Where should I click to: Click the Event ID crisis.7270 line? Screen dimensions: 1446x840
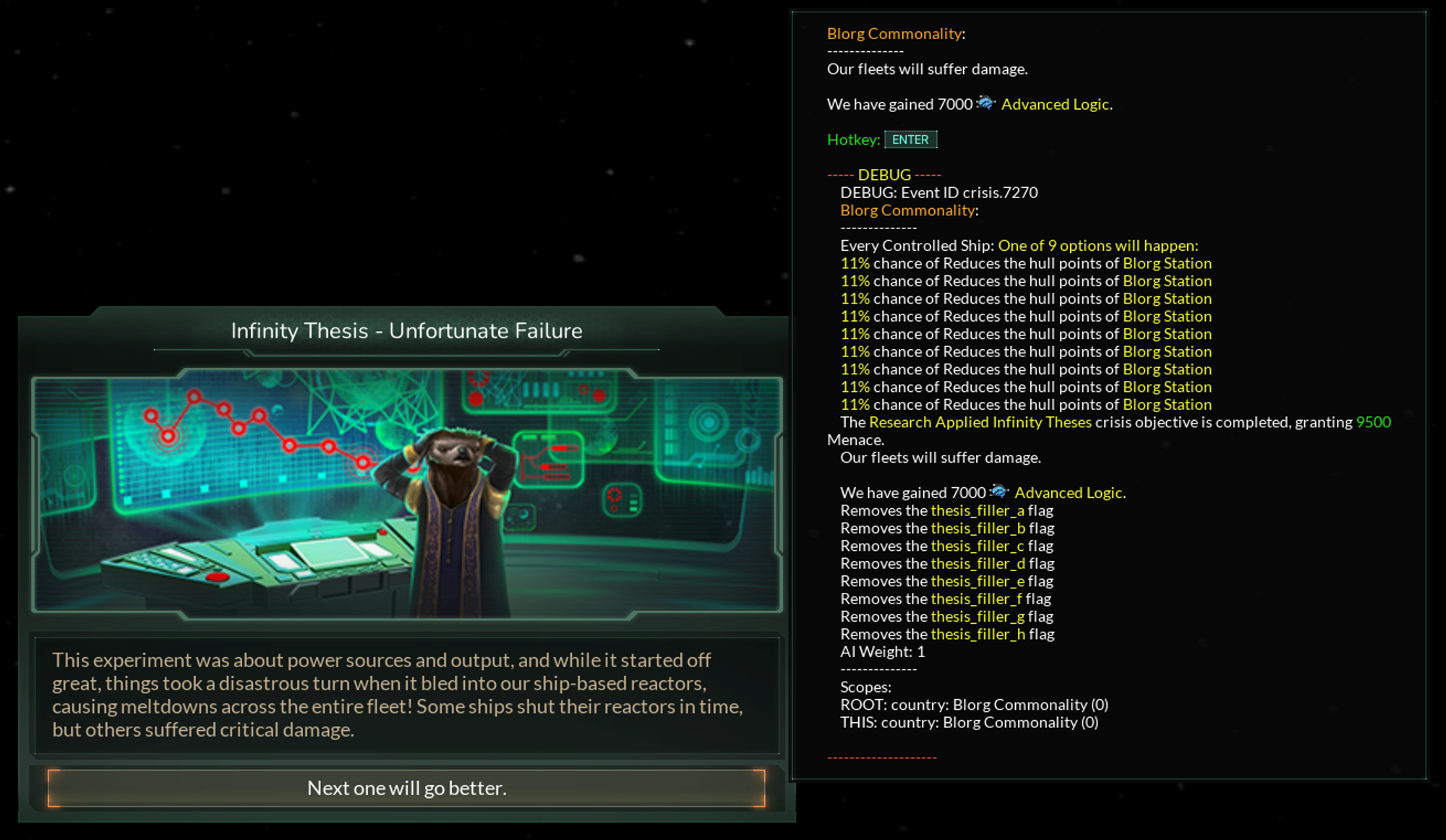click(940, 192)
